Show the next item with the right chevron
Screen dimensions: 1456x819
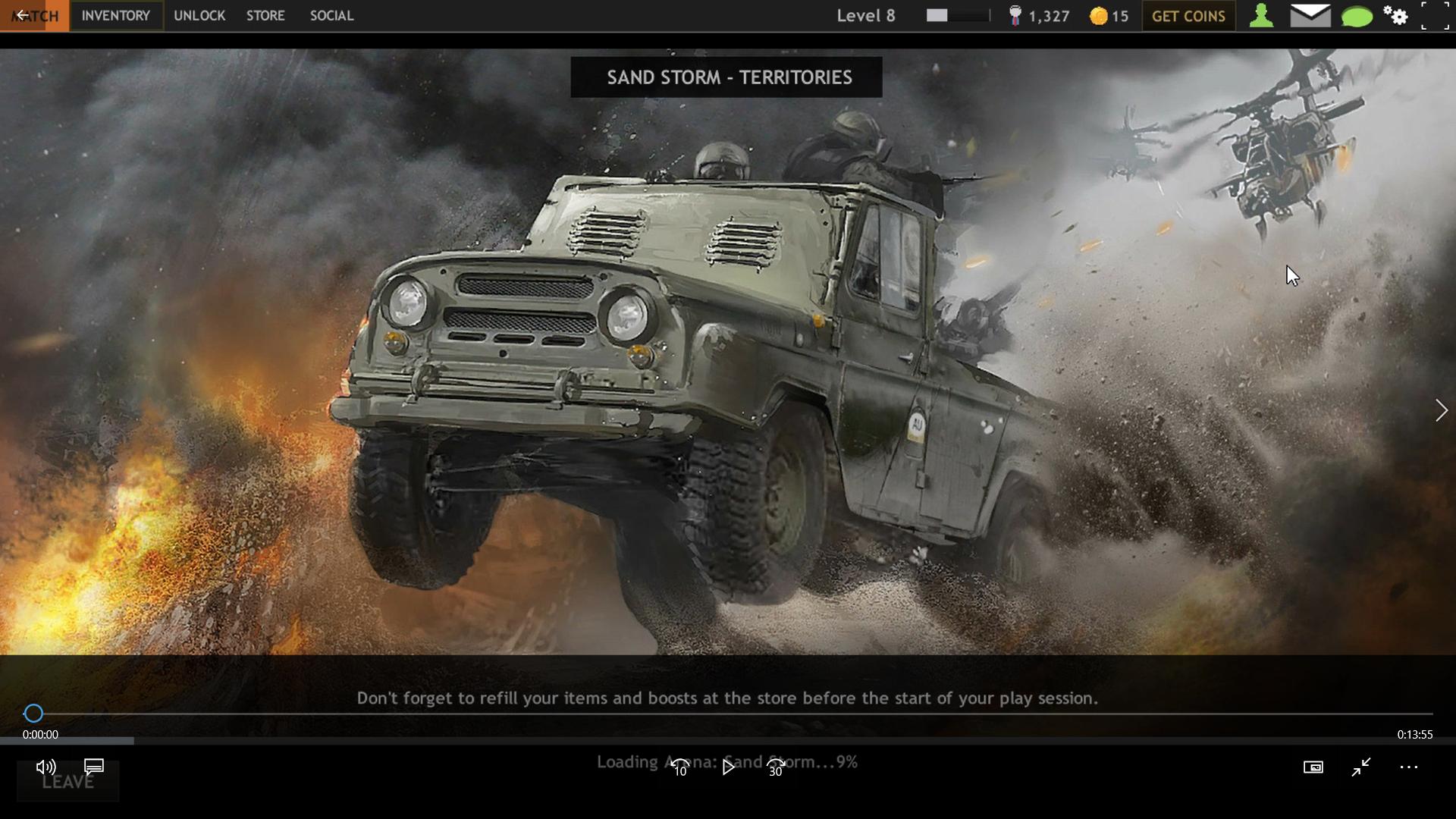tap(1441, 410)
